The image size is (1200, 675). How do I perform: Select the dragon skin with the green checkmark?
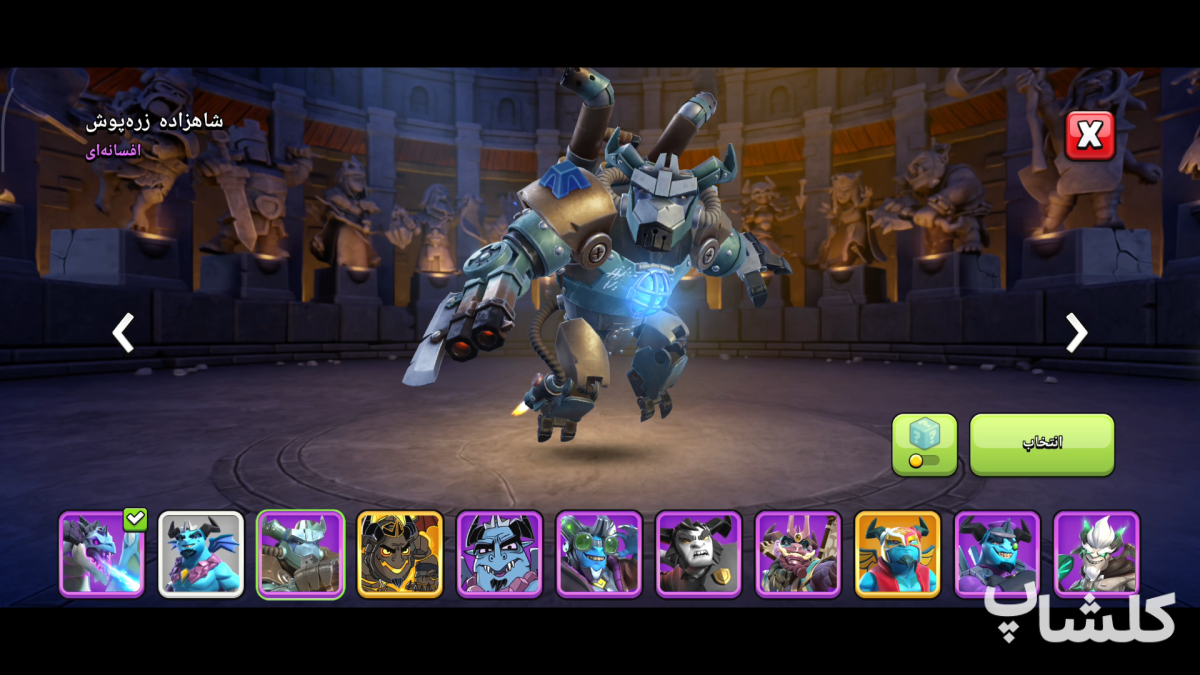[x=101, y=554]
